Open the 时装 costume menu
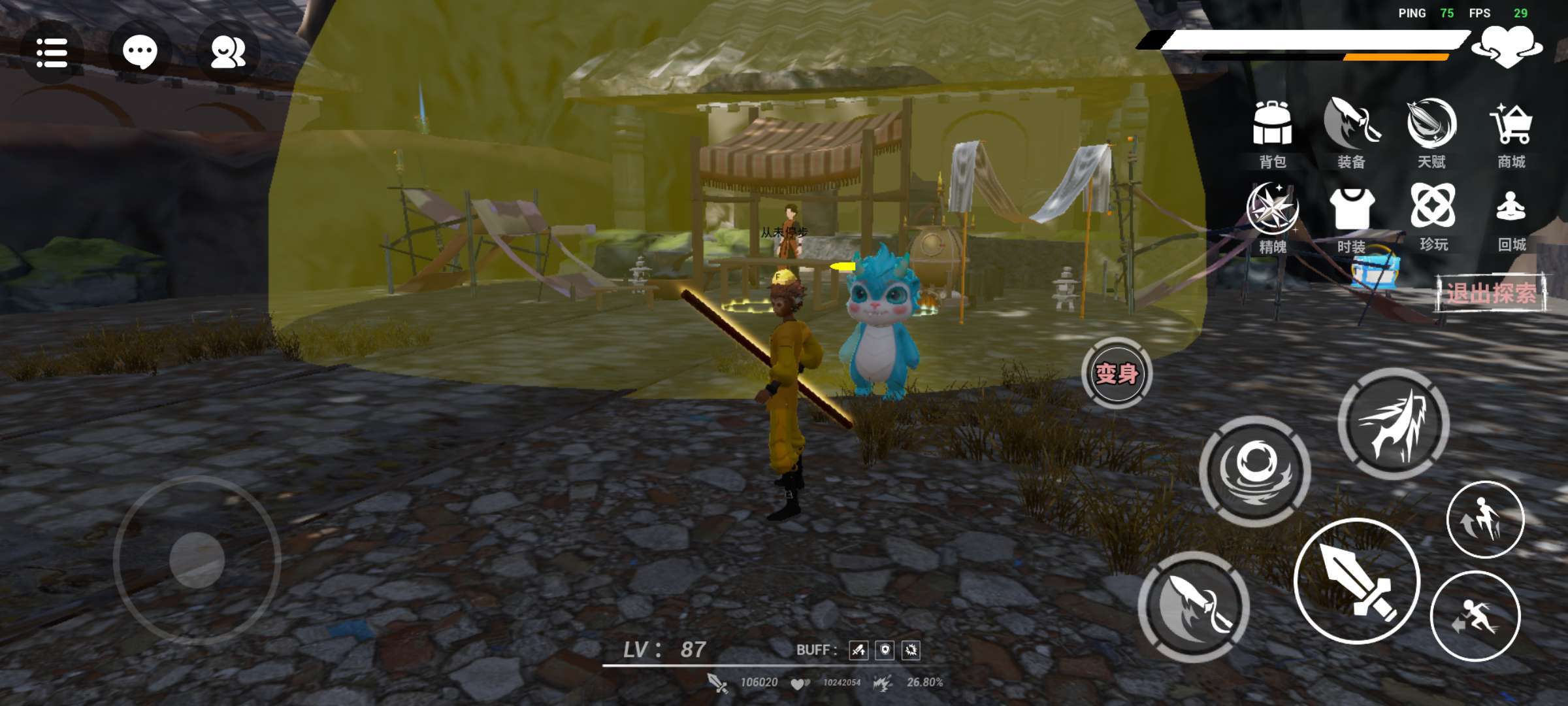 coord(1352,217)
